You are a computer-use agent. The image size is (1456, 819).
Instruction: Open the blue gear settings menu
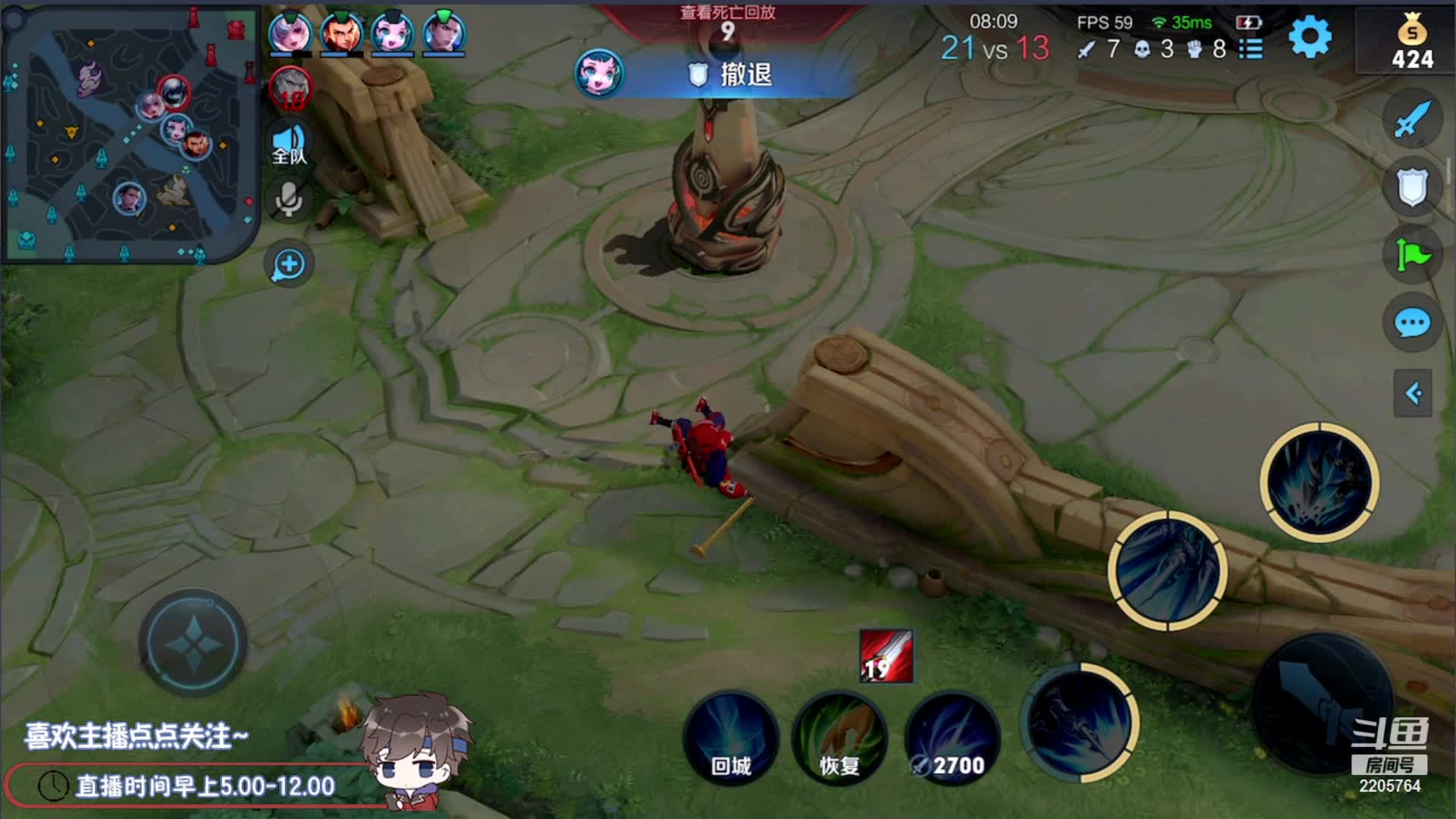coord(1310,37)
